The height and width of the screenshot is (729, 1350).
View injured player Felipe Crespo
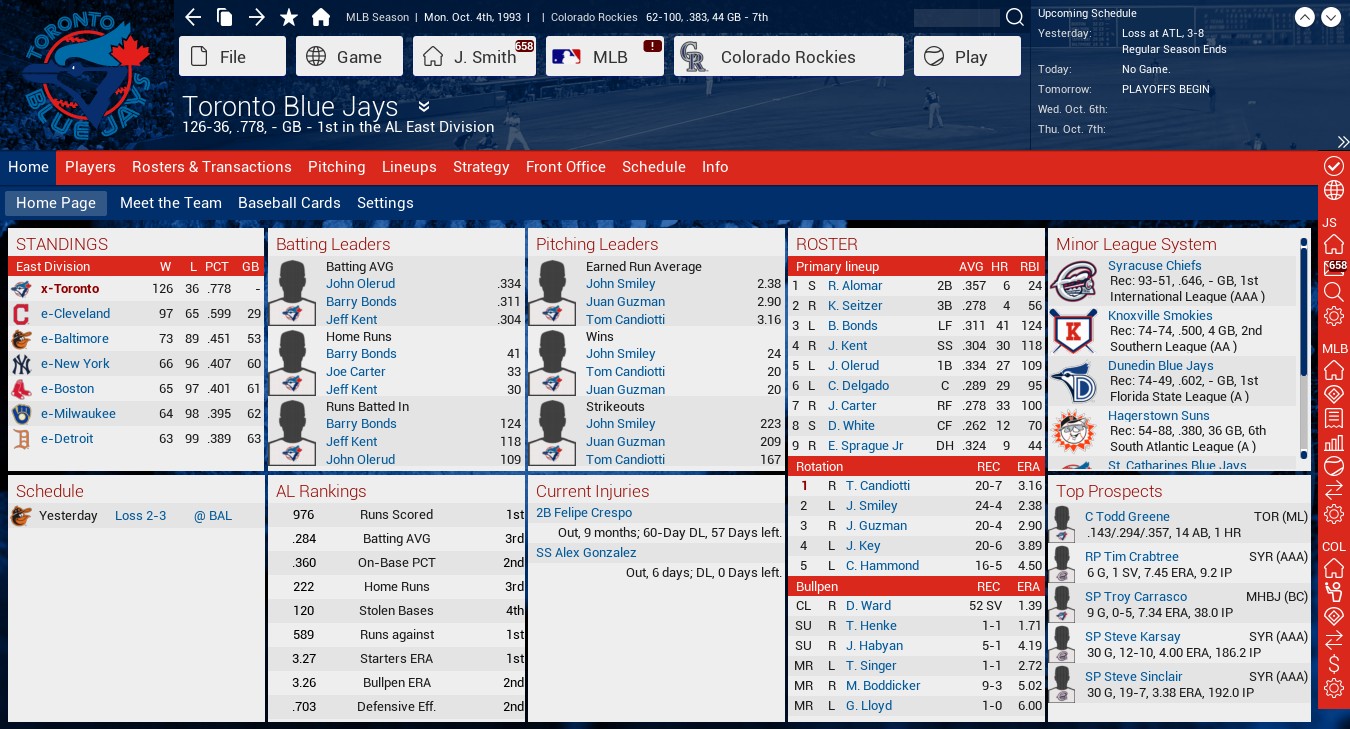click(584, 513)
